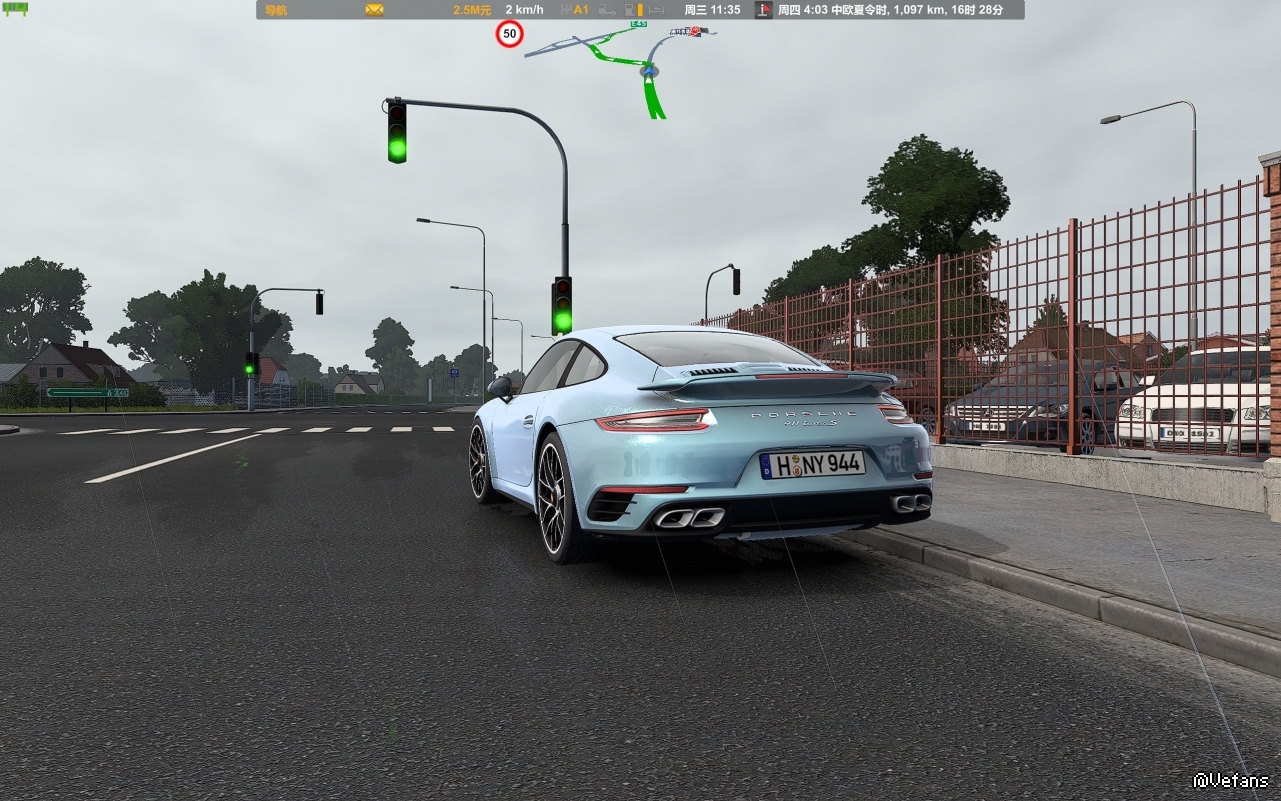Select the red destination flag icon
The height and width of the screenshot is (801, 1281).
764,10
